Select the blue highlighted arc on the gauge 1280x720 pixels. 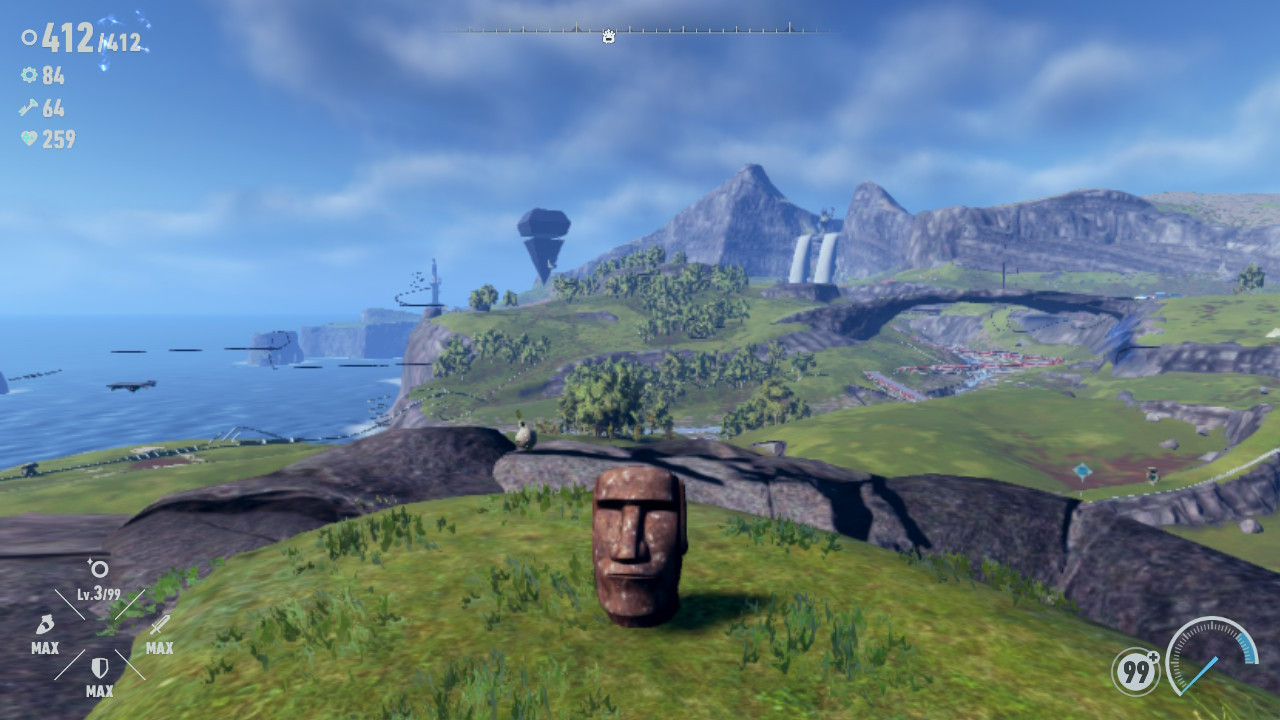click(x=1247, y=645)
